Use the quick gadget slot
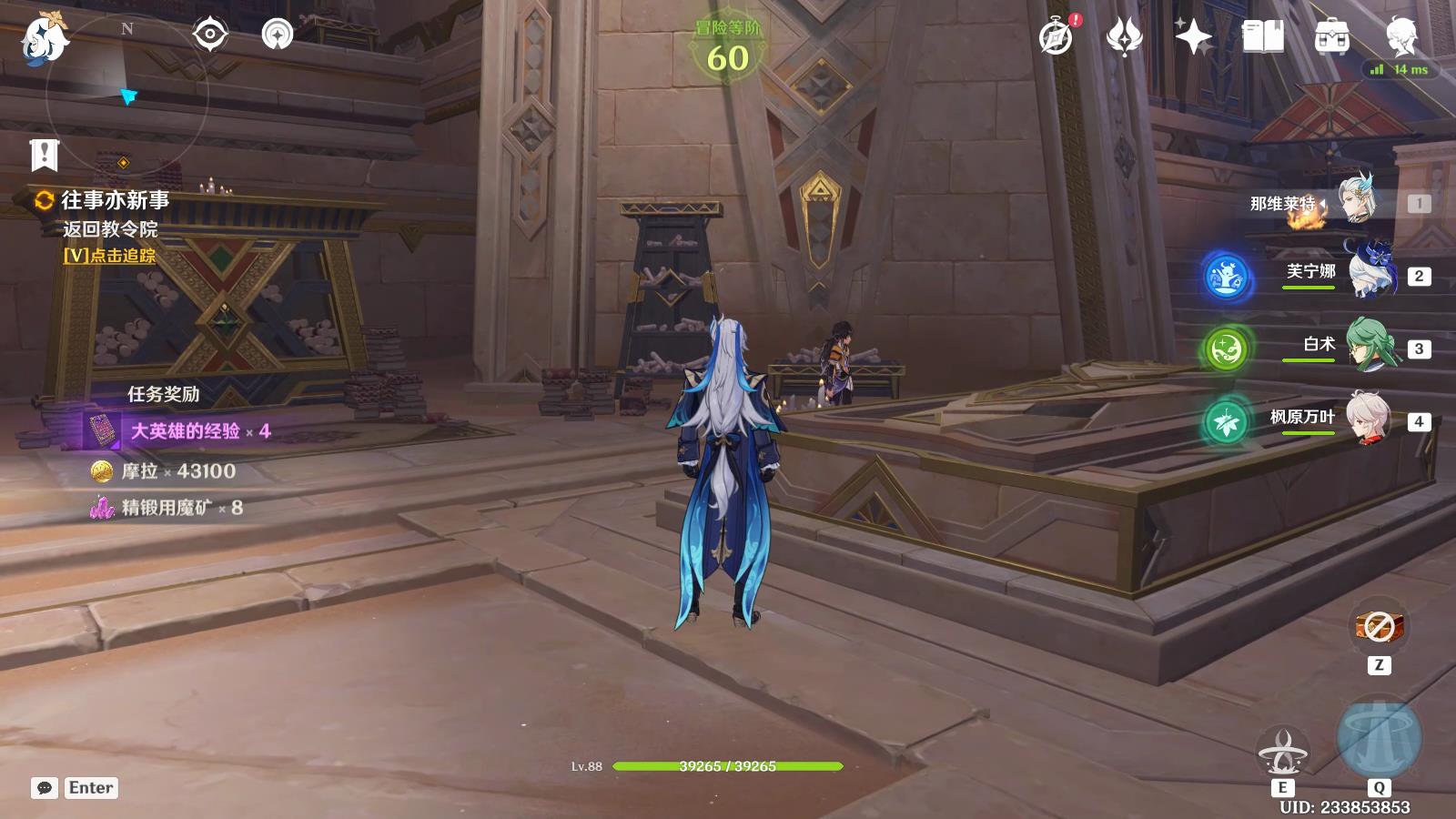Image resolution: width=1456 pixels, height=819 pixels. click(1379, 627)
